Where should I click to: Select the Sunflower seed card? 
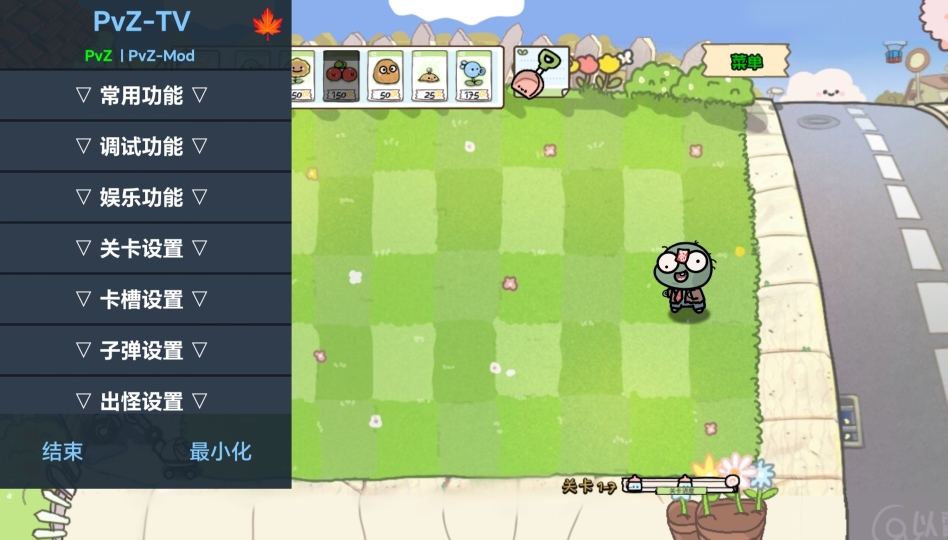tap(300, 76)
